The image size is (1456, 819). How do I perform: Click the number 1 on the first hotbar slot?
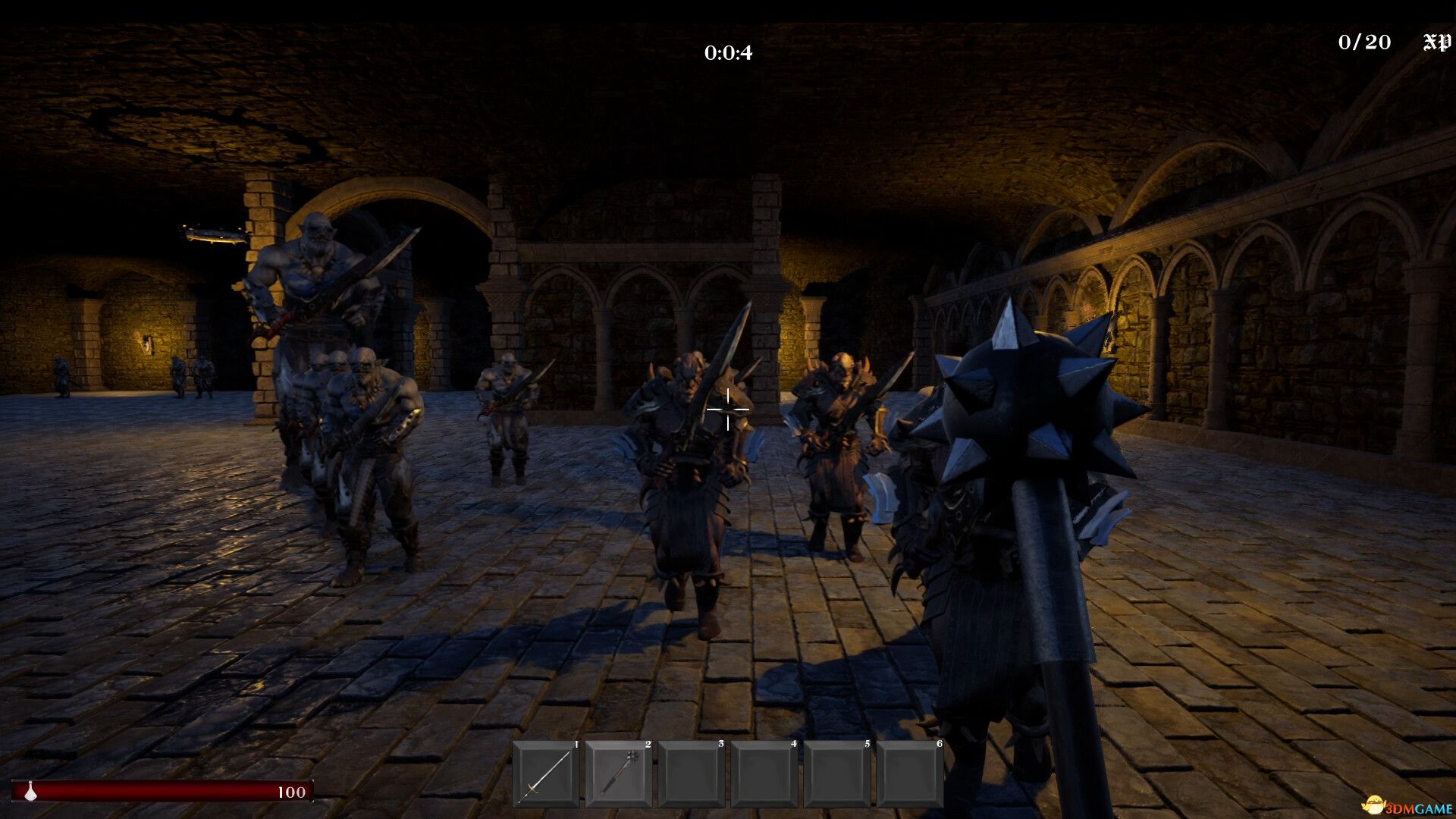click(577, 745)
